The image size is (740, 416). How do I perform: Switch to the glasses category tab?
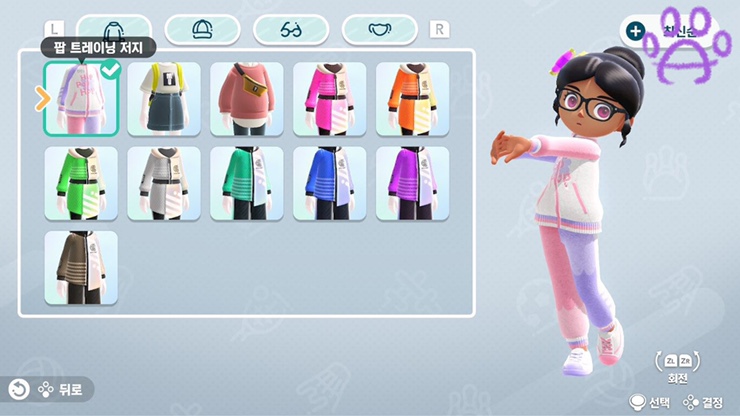coord(291,30)
